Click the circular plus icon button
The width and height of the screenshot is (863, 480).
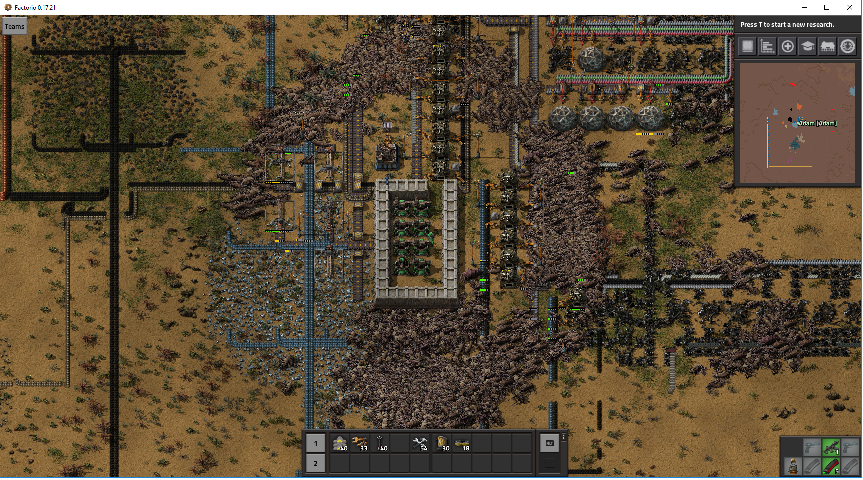788,46
